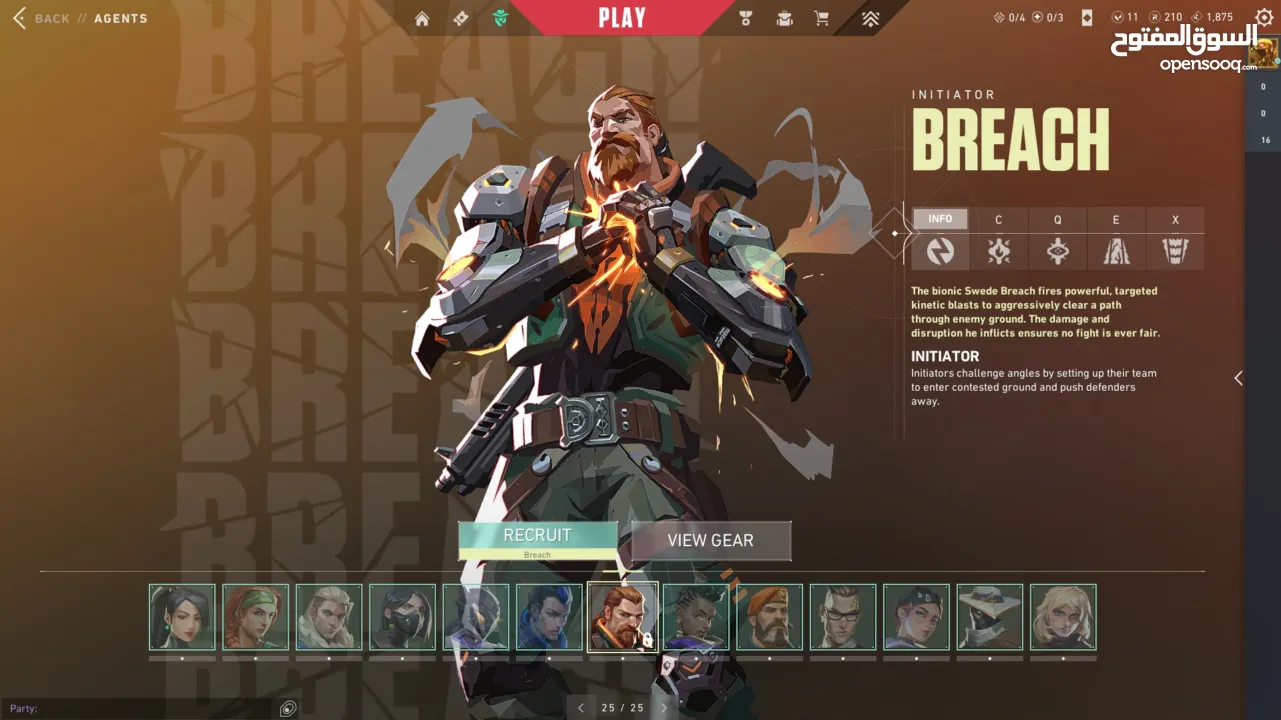Choose the Brimstone portrait with orange beret
The image size is (1281, 720).
pos(769,617)
